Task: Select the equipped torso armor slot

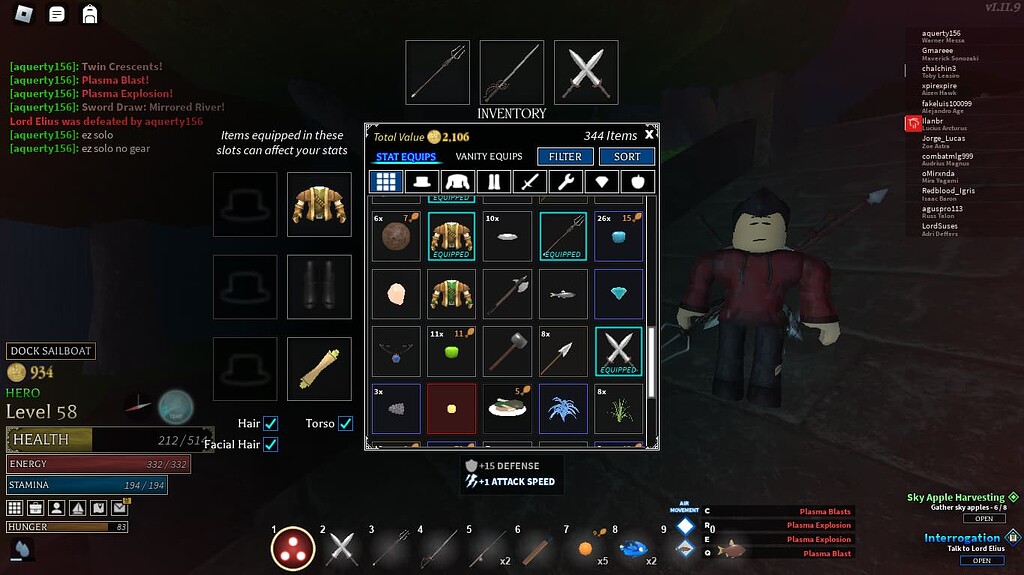Action: pyautogui.click(x=319, y=204)
